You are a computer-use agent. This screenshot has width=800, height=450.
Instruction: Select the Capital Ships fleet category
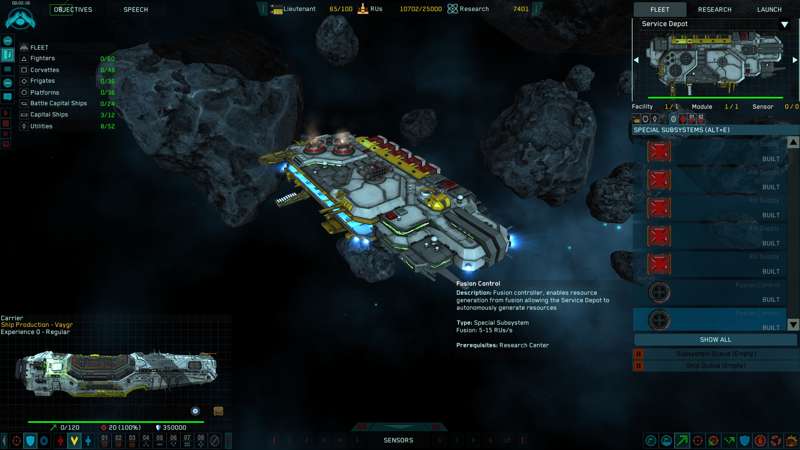pyautogui.click(x=49, y=115)
